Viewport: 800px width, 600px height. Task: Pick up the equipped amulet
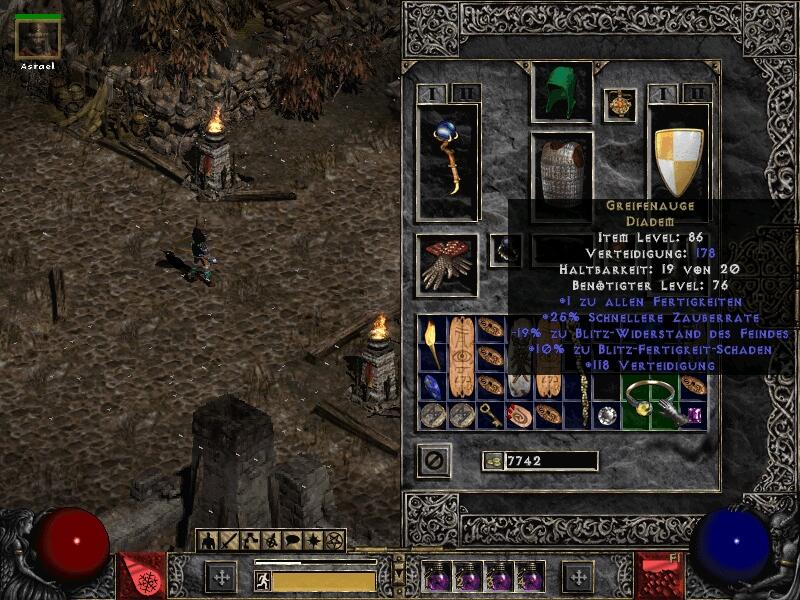(x=620, y=105)
